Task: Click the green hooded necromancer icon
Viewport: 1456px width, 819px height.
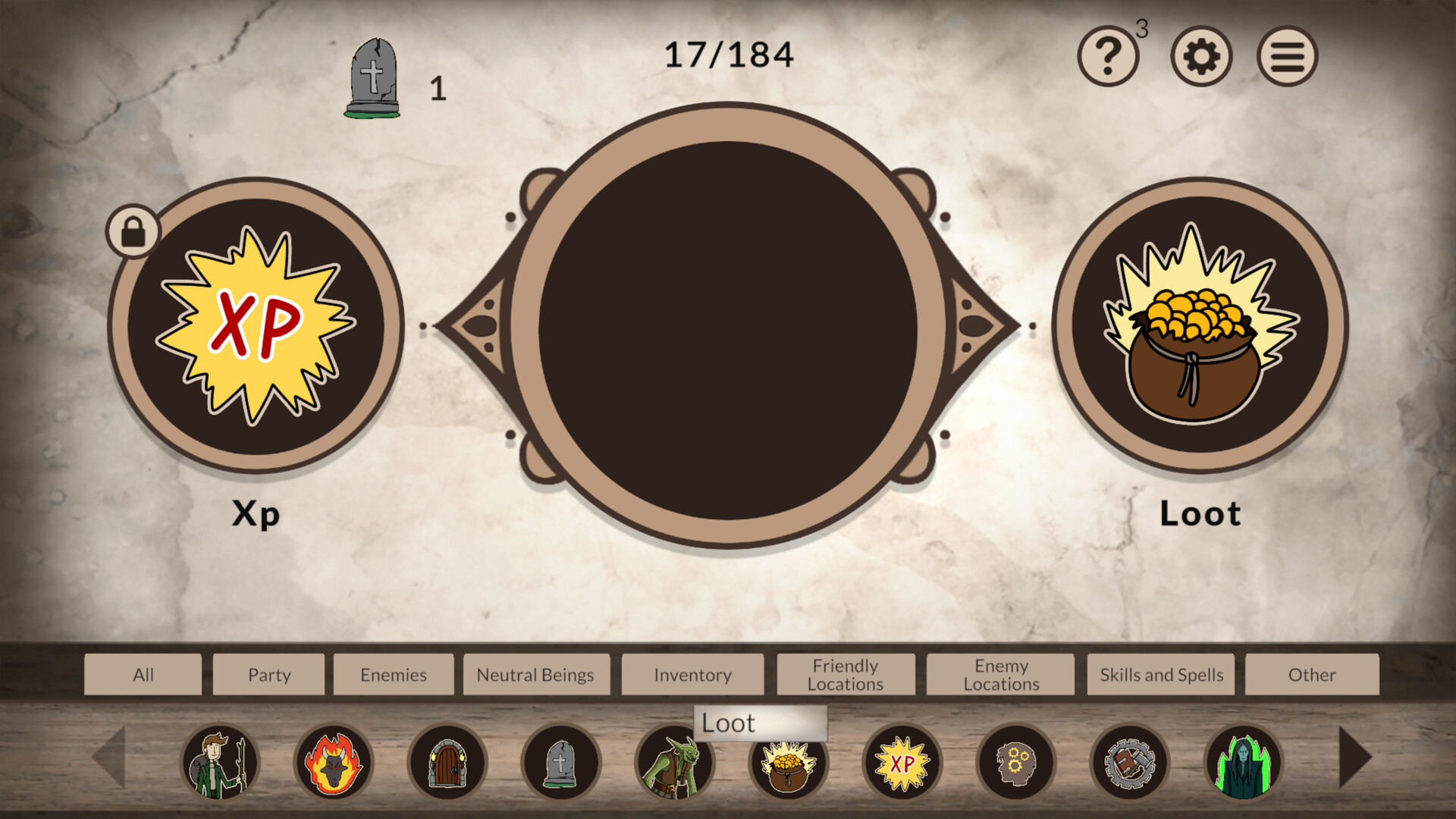Action: click(x=1244, y=762)
